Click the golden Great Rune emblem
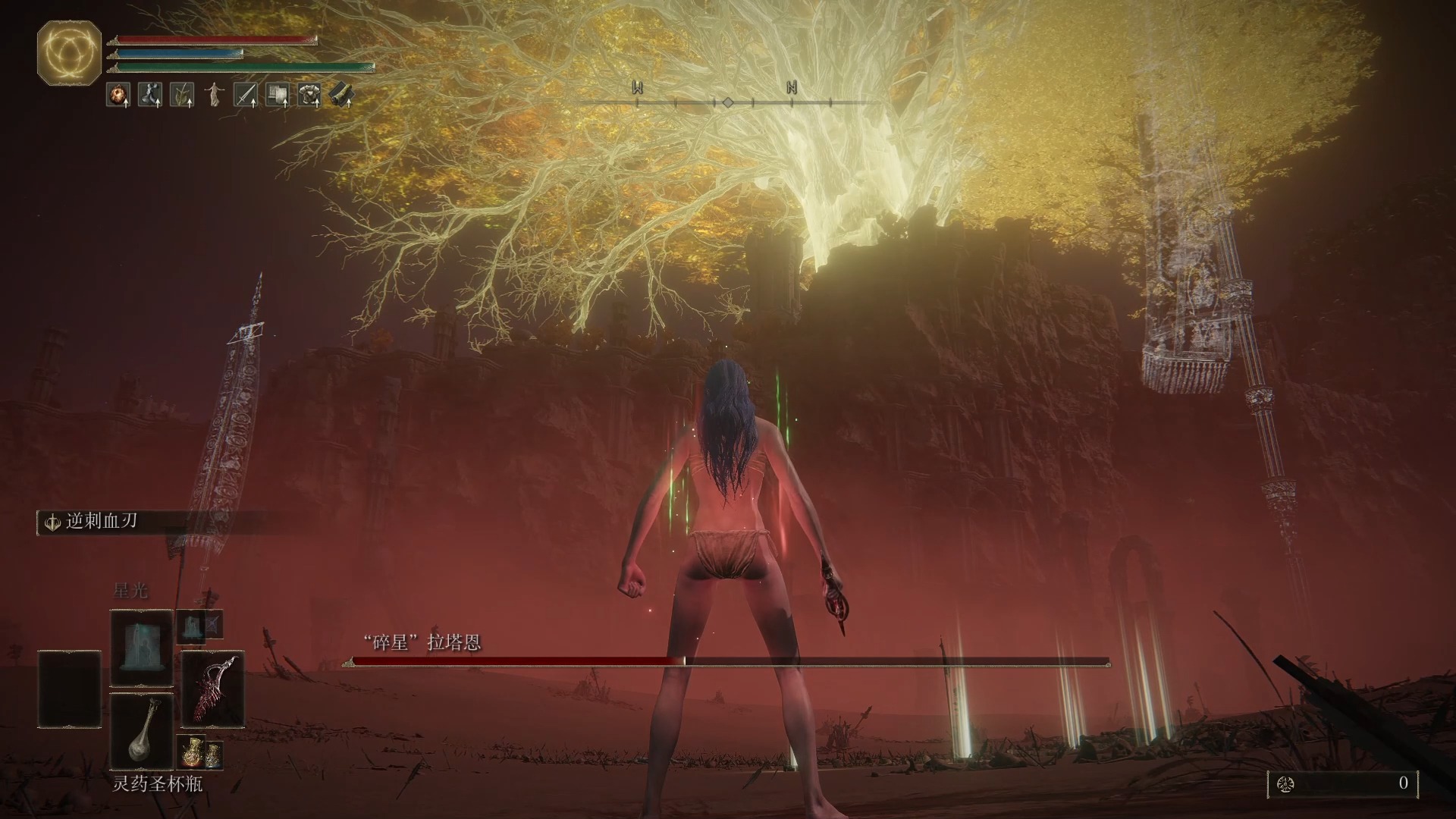The image size is (1456, 819). (69, 52)
